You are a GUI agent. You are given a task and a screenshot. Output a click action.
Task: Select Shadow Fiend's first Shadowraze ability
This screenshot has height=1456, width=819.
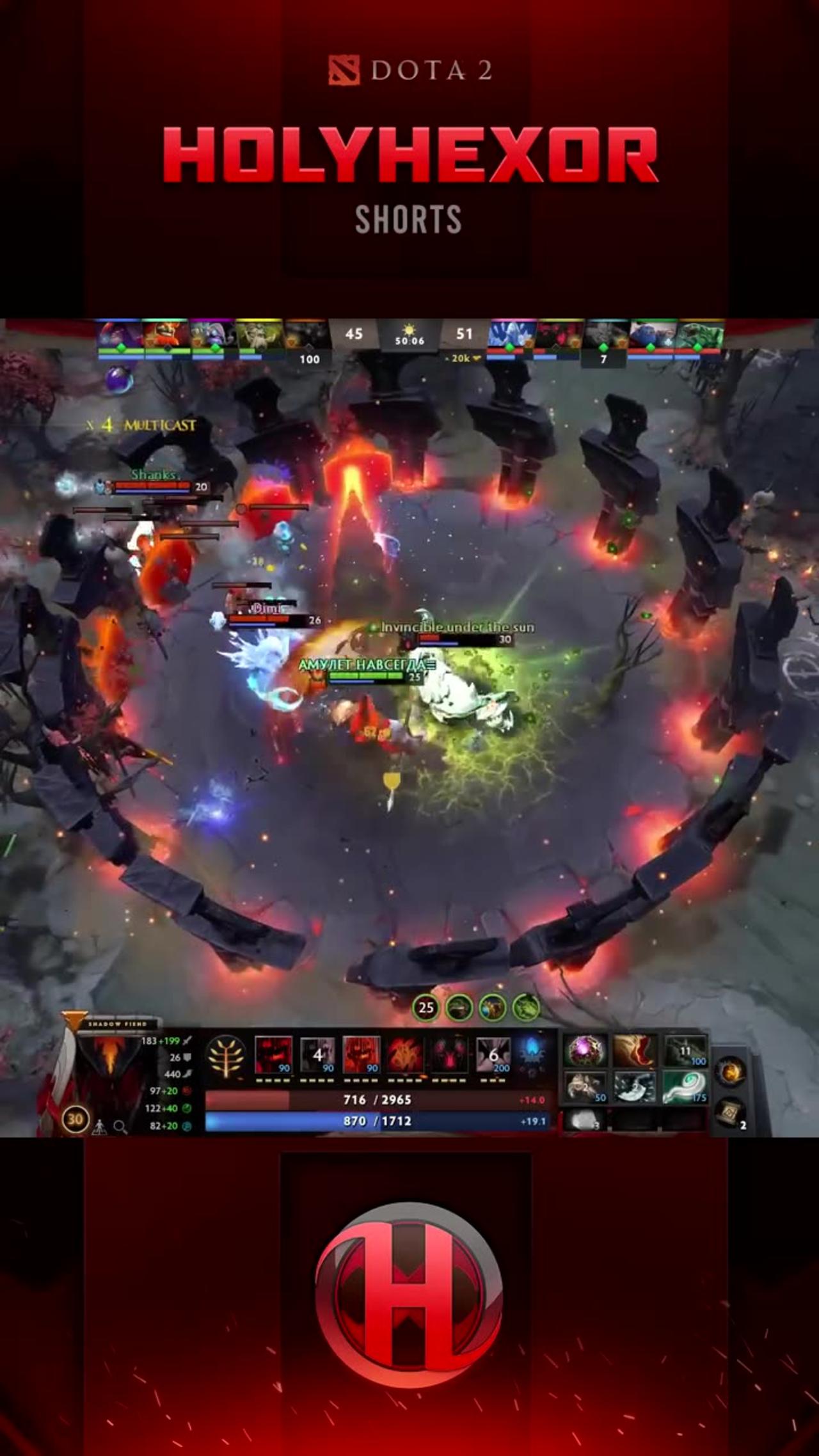click(273, 1053)
